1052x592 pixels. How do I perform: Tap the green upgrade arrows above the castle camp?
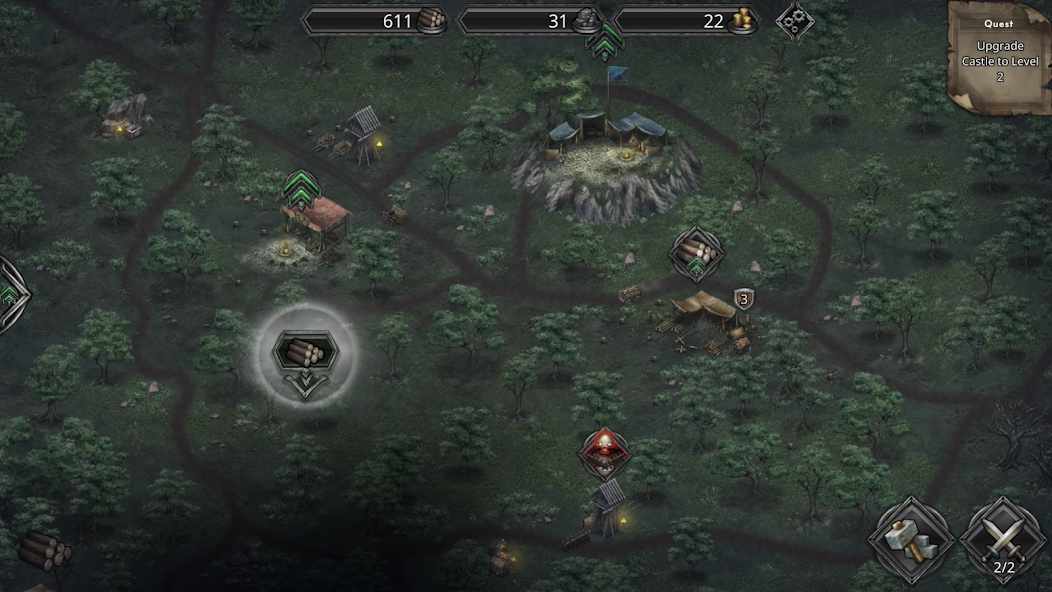pos(605,42)
